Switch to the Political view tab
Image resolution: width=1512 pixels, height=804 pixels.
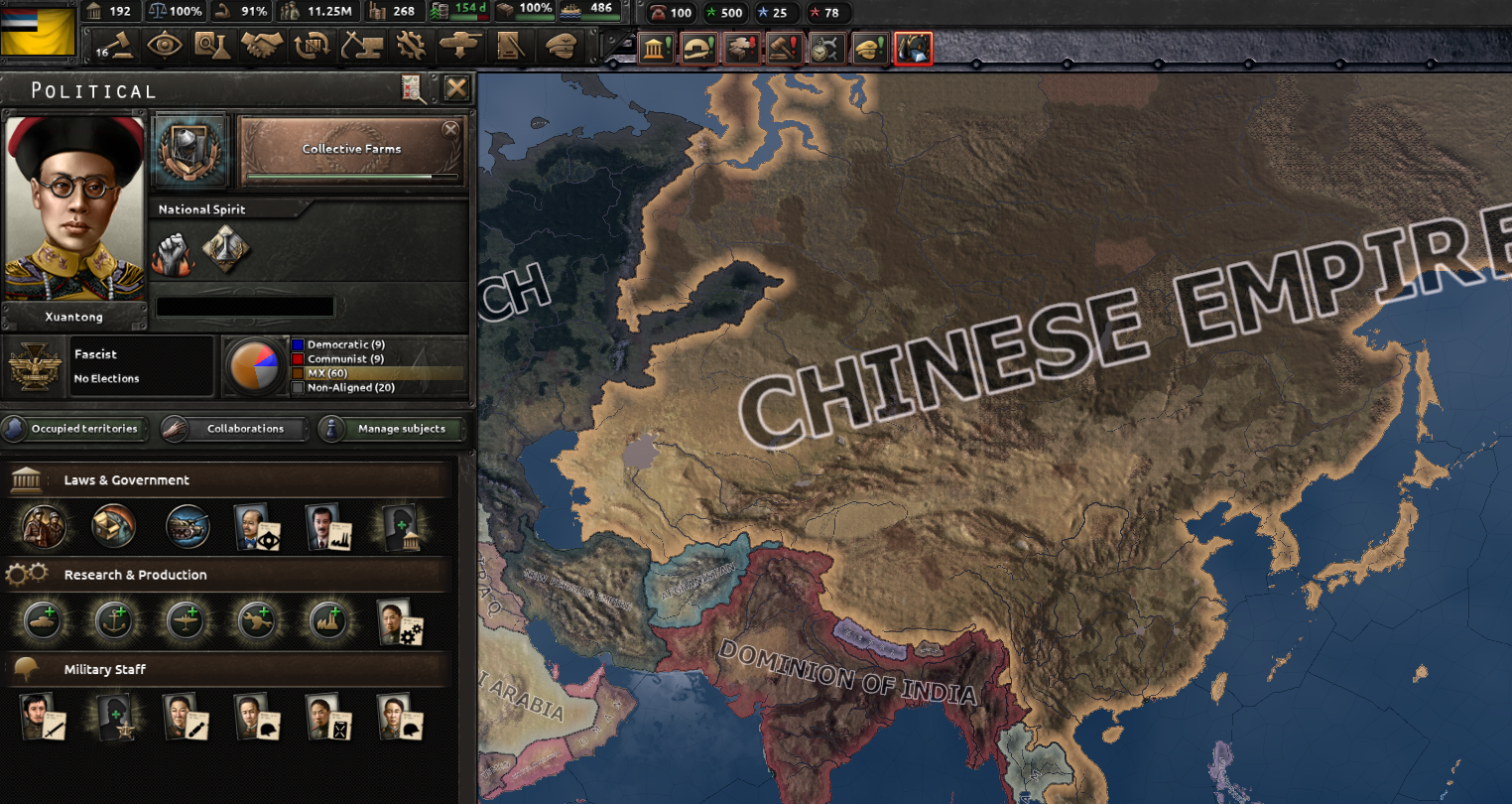pyautogui.click(x=116, y=47)
